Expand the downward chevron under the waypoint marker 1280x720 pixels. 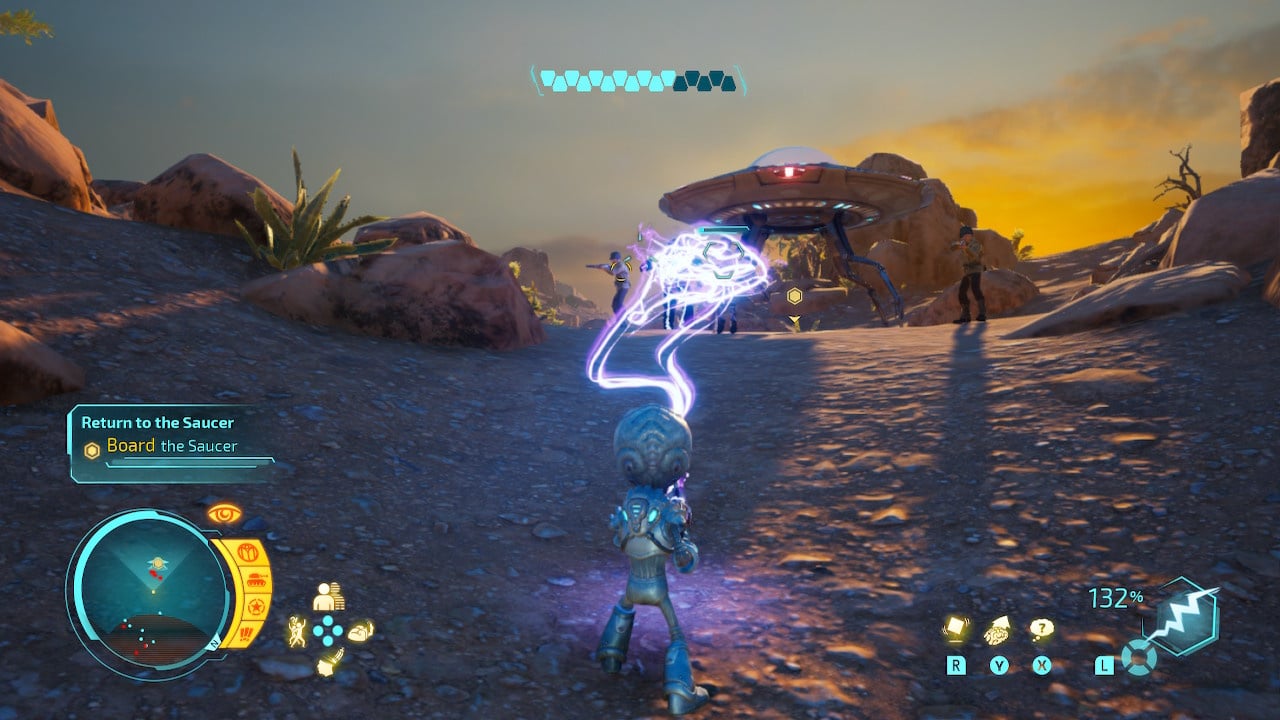tap(795, 318)
